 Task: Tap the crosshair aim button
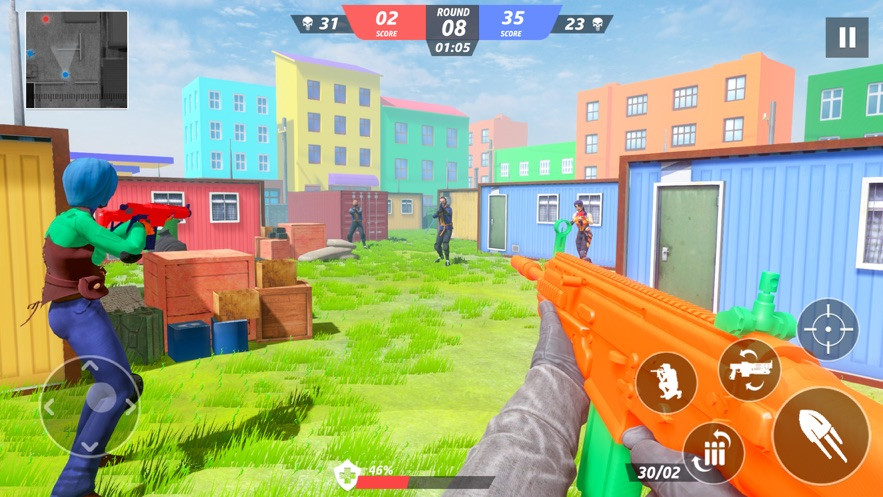click(828, 329)
